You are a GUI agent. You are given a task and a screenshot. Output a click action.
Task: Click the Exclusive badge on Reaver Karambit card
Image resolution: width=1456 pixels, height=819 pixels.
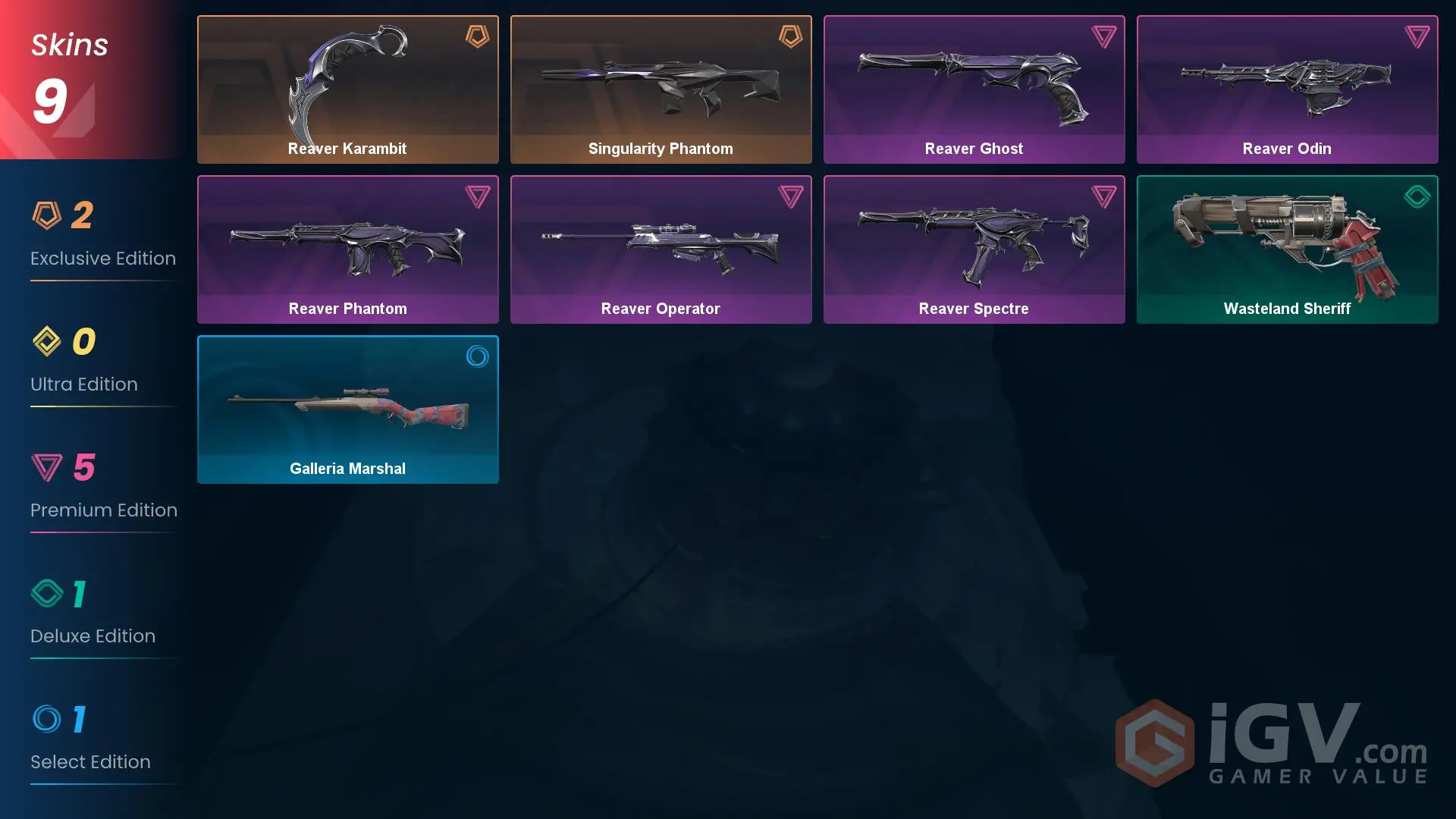(476, 36)
